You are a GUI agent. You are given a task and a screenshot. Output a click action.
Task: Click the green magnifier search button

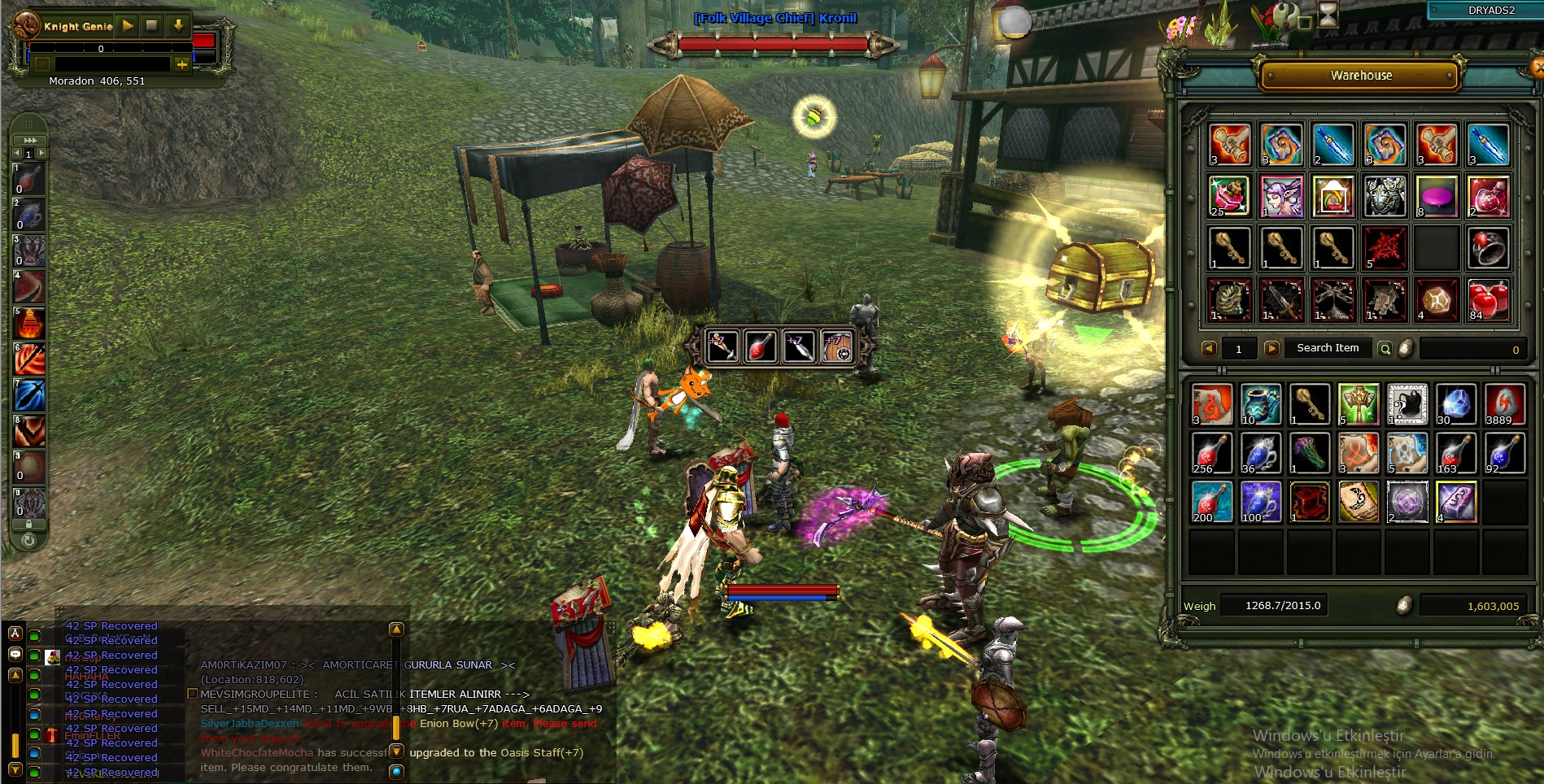(1385, 349)
